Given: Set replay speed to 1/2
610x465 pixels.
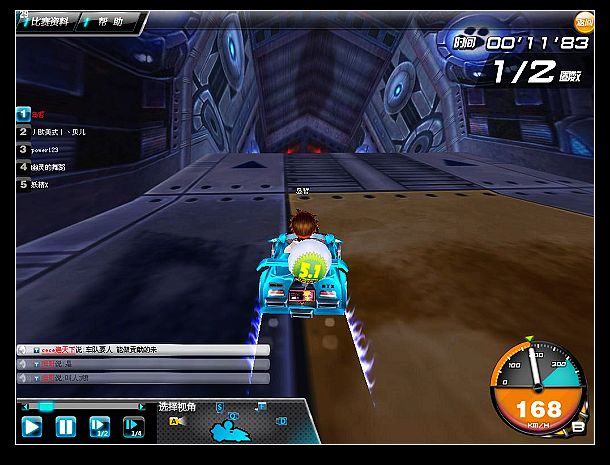Looking at the screenshot, I should pyautogui.click(x=100, y=427).
